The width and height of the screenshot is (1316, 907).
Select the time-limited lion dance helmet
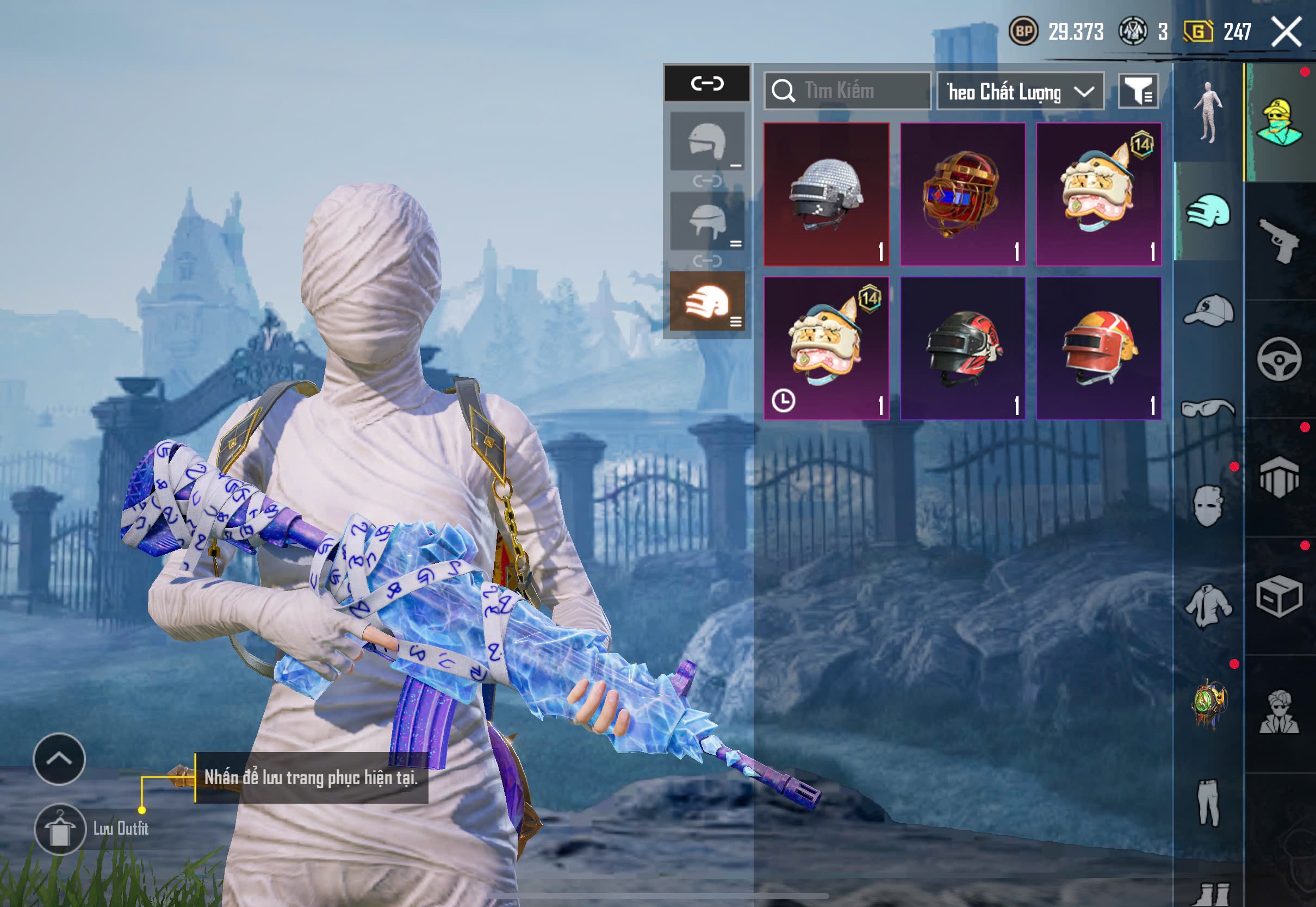(826, 348)
